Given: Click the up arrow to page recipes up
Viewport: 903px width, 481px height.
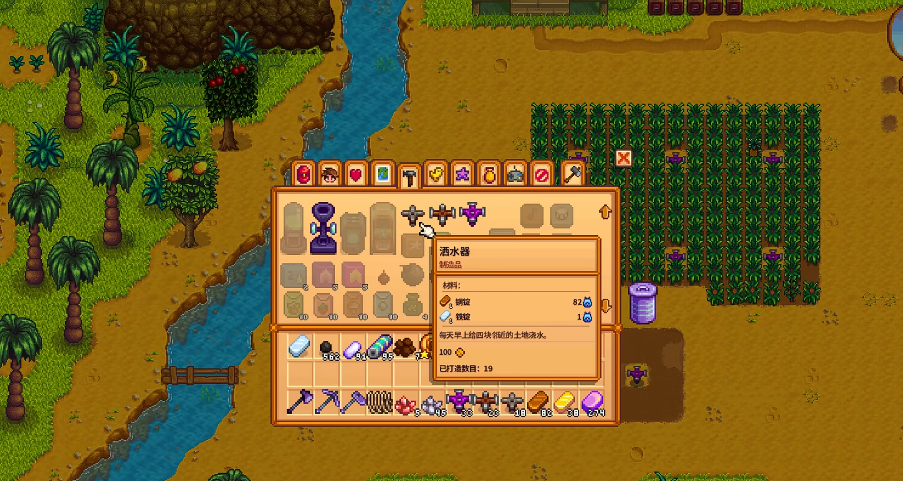Looking at the screenshot, I should coord(604,212).
